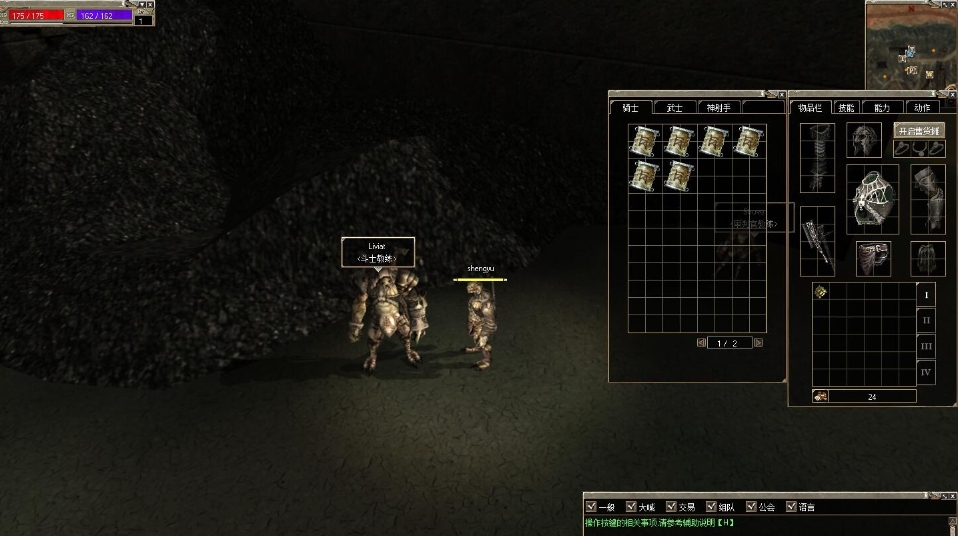Go to the previous shop page

pyautogui.click(x=701, y=343)
